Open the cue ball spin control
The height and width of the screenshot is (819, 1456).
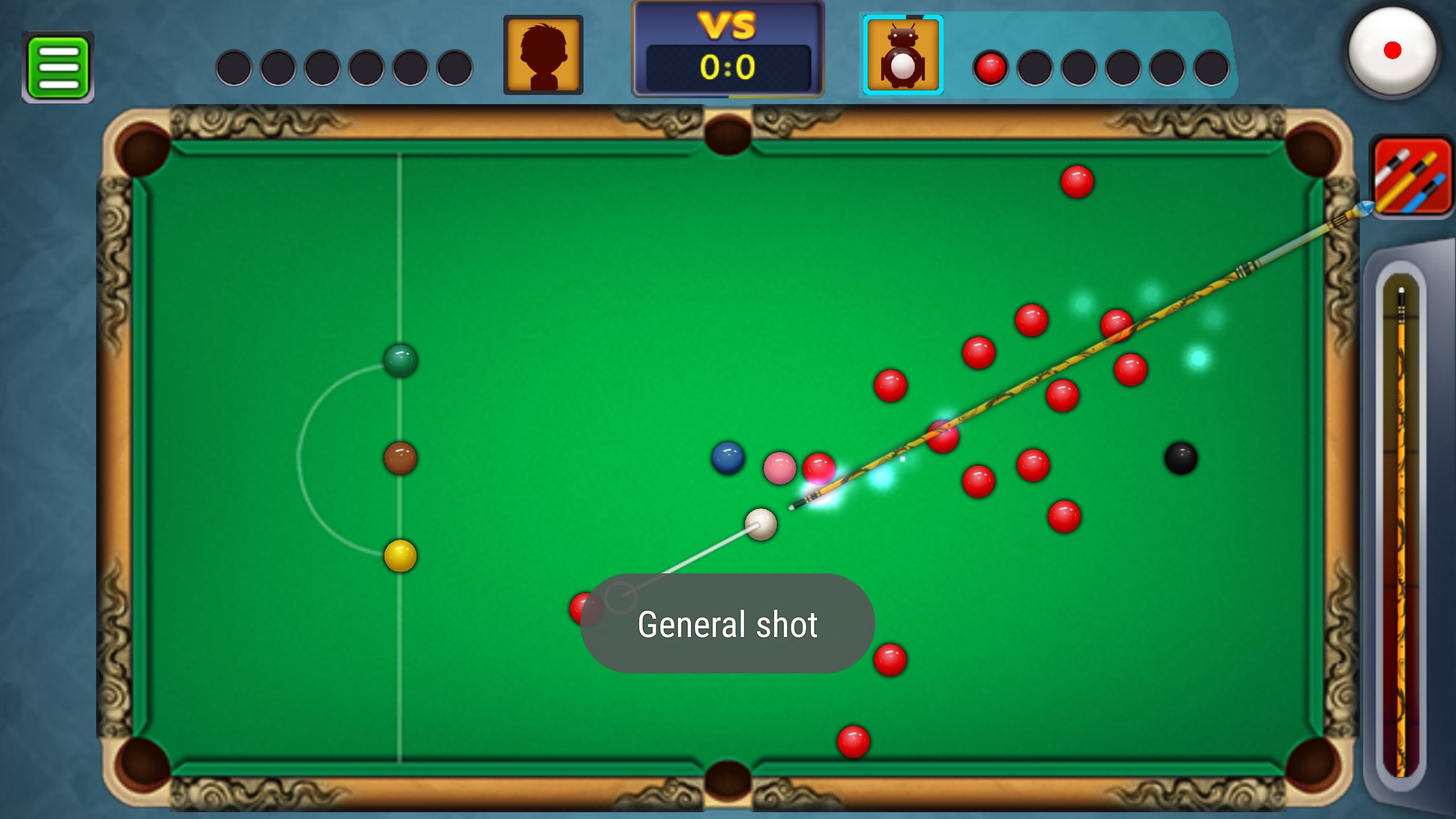pos(1392,51)
